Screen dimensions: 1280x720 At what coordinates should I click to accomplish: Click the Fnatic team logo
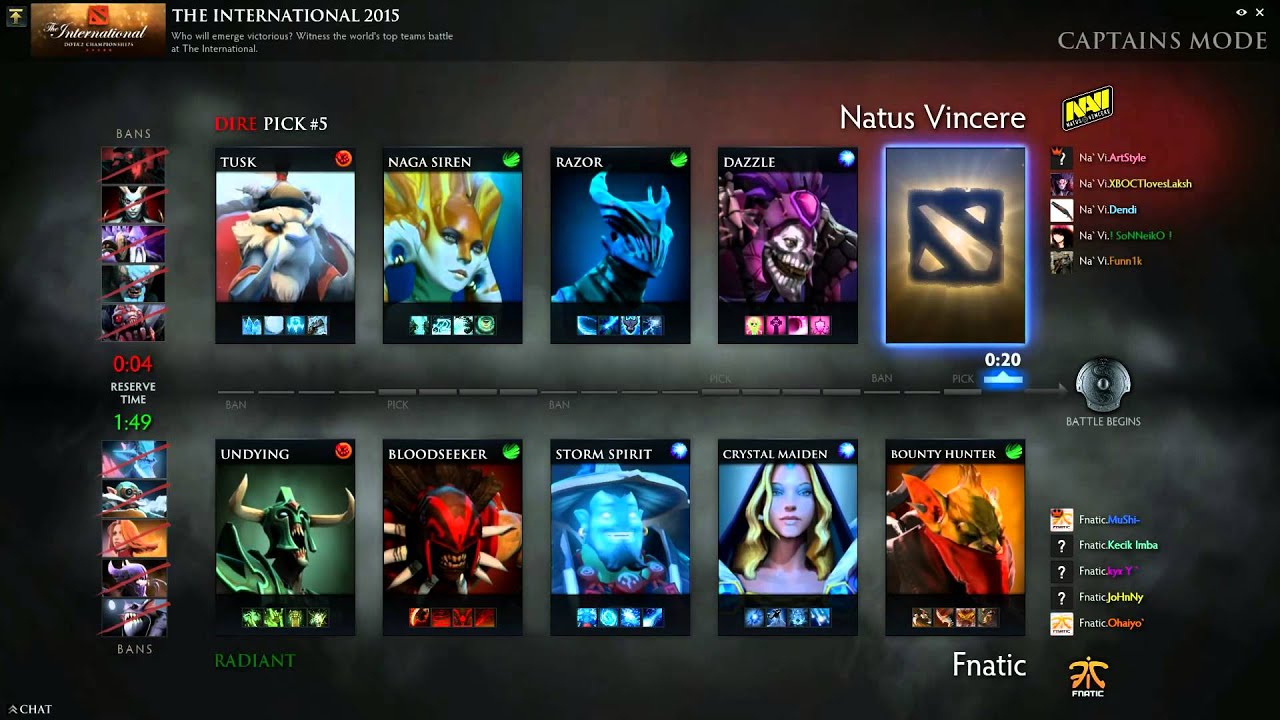(1087, 678)
